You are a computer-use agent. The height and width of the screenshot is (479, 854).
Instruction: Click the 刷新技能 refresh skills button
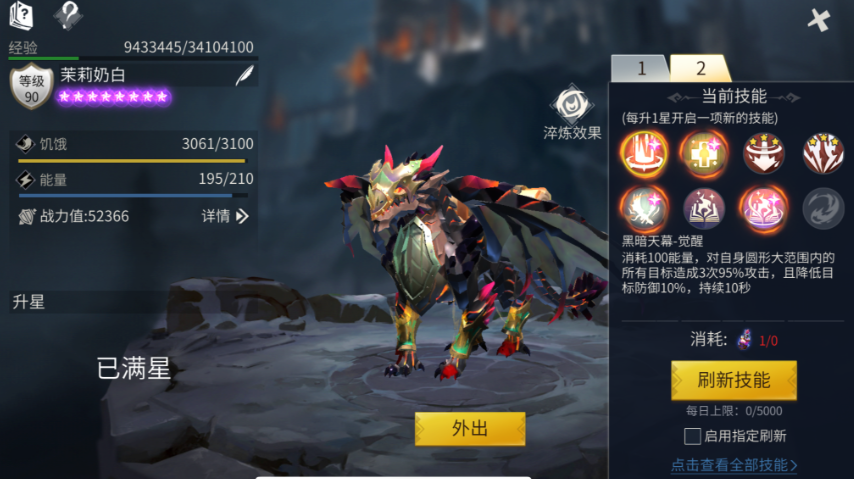click(733, 380)
